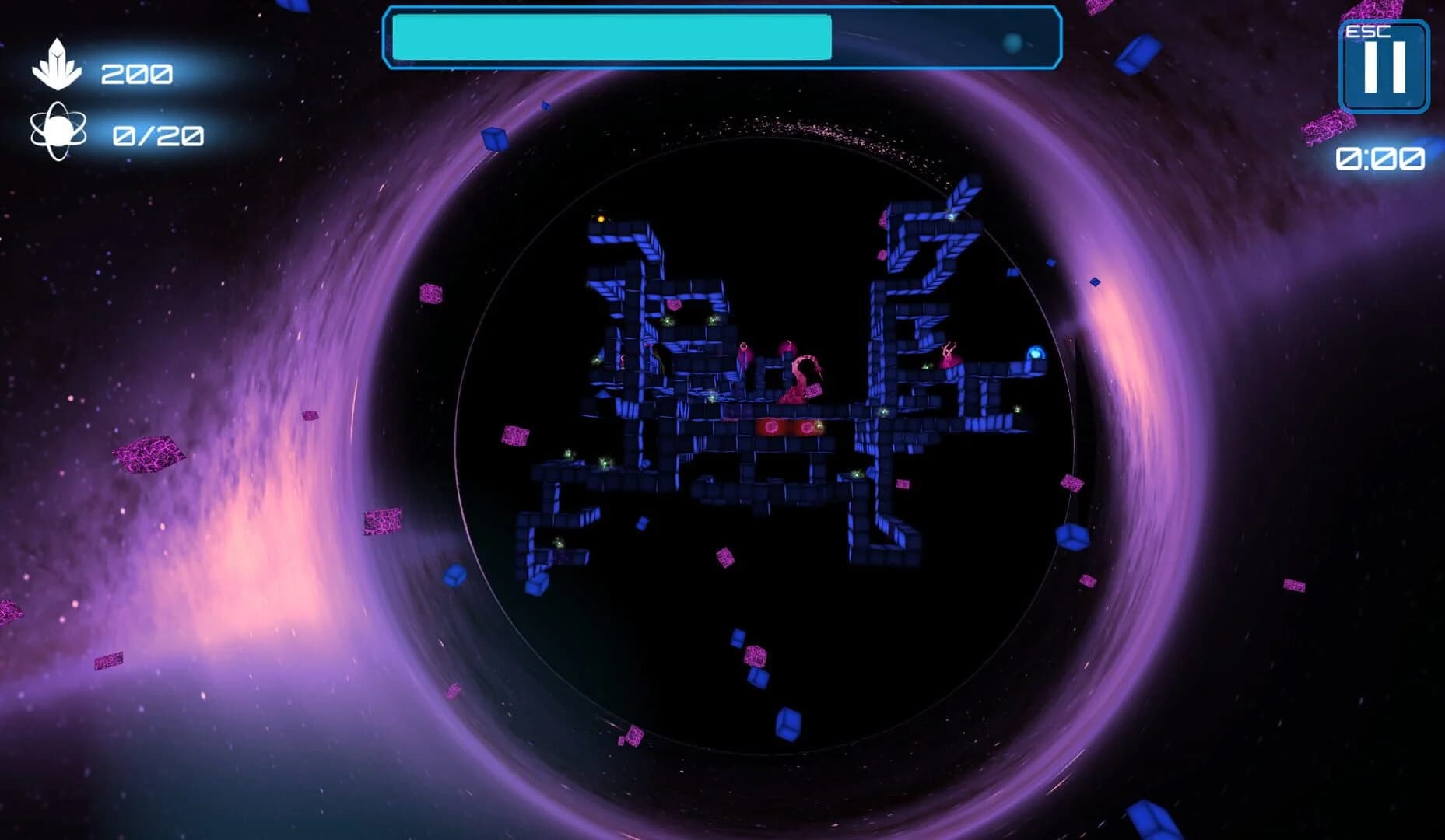Click the 200 crystal counter text

[x=136, y=74]
